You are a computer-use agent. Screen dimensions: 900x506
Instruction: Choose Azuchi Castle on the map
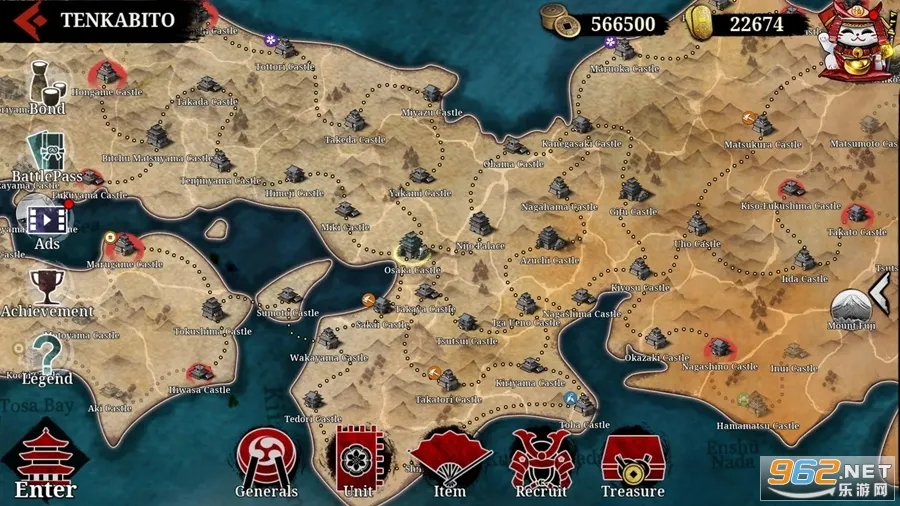(548, 242)
